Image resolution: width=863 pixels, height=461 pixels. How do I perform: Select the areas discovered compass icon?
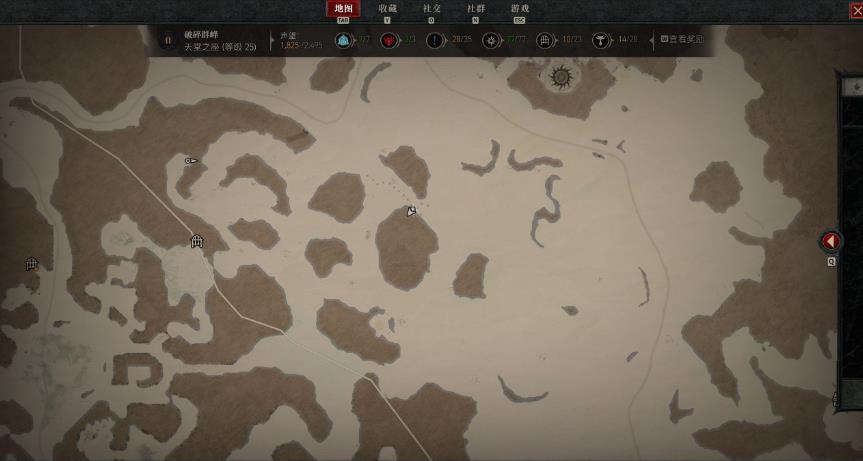pos(490,41)
